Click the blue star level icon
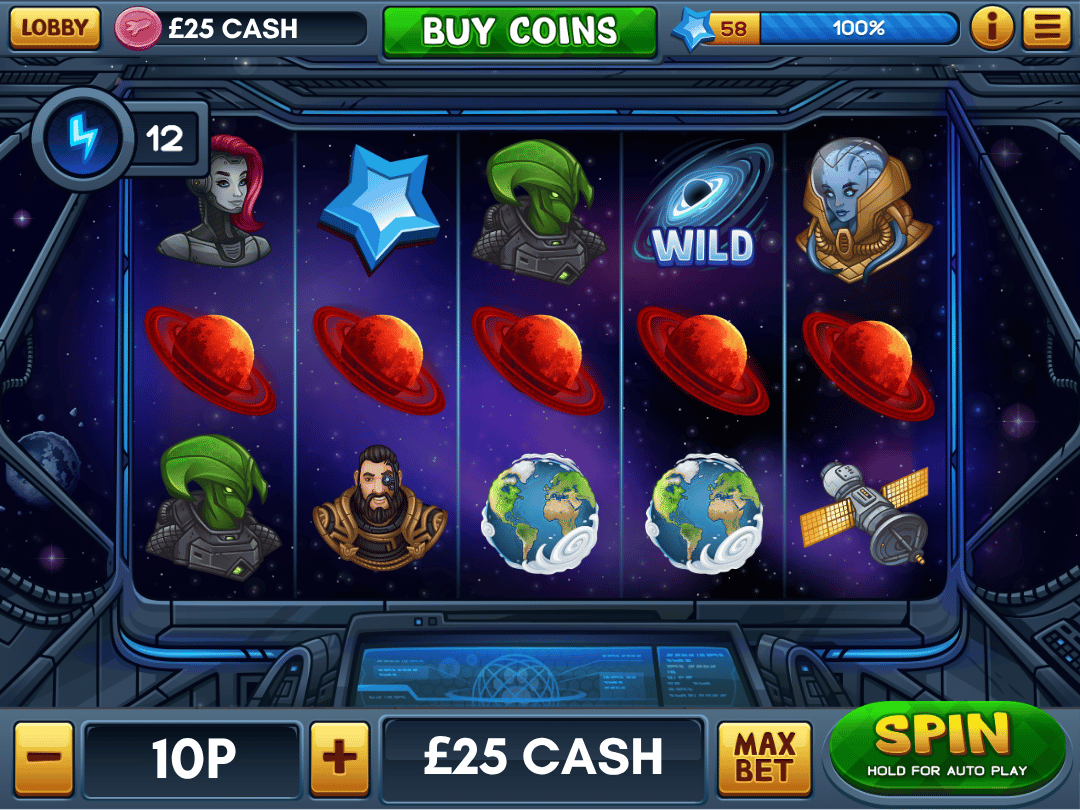The height and width of the screenshot is (810, 1080). 693,29
